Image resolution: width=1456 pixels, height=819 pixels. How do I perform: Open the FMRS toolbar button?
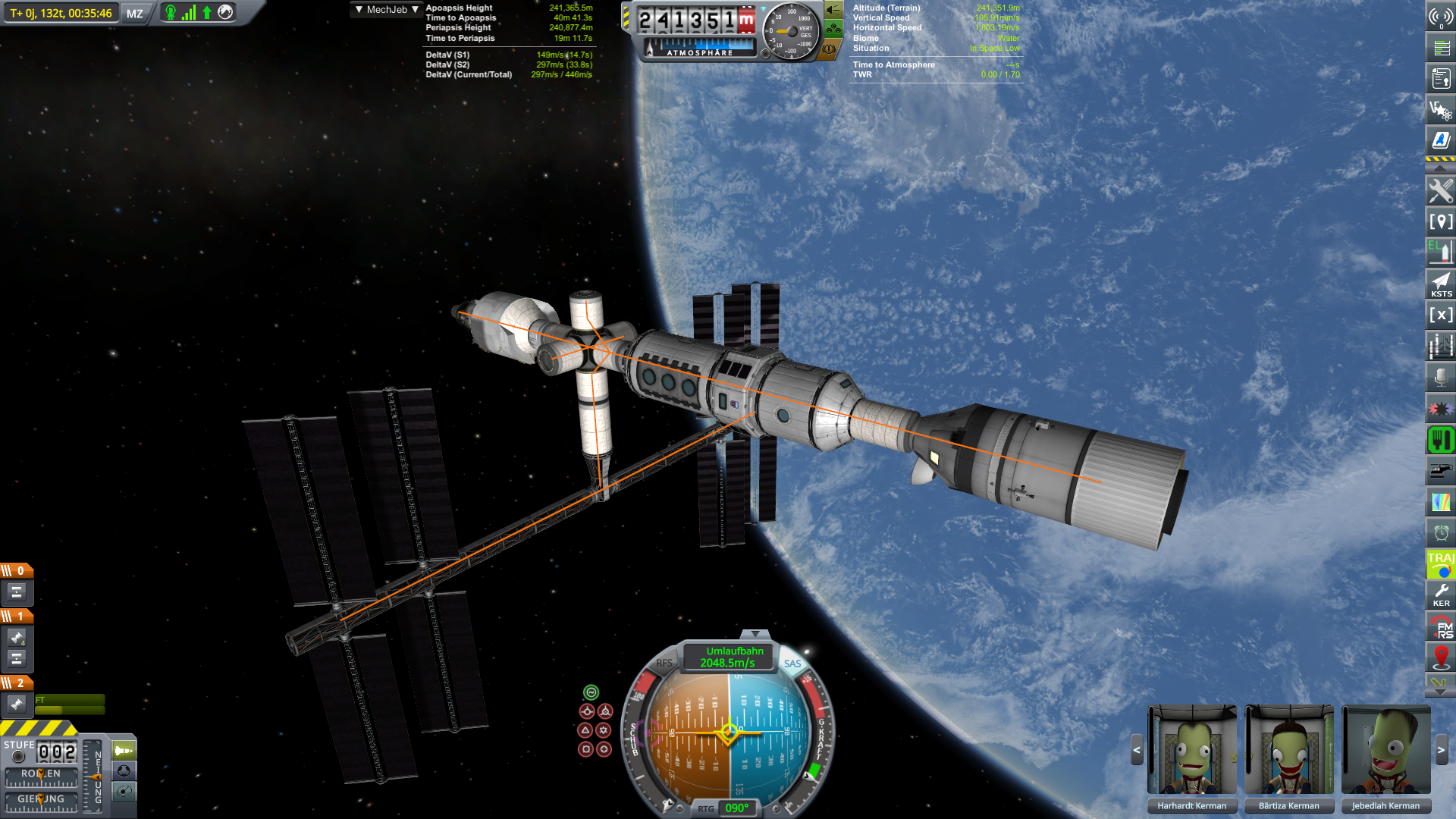point(1441,626)
